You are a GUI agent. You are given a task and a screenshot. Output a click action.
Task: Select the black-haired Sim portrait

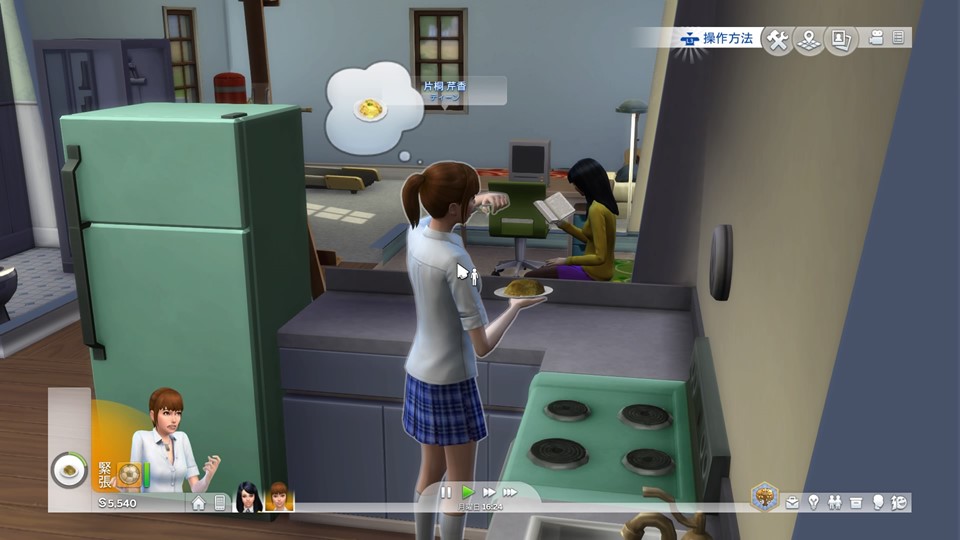click(248, 497)
